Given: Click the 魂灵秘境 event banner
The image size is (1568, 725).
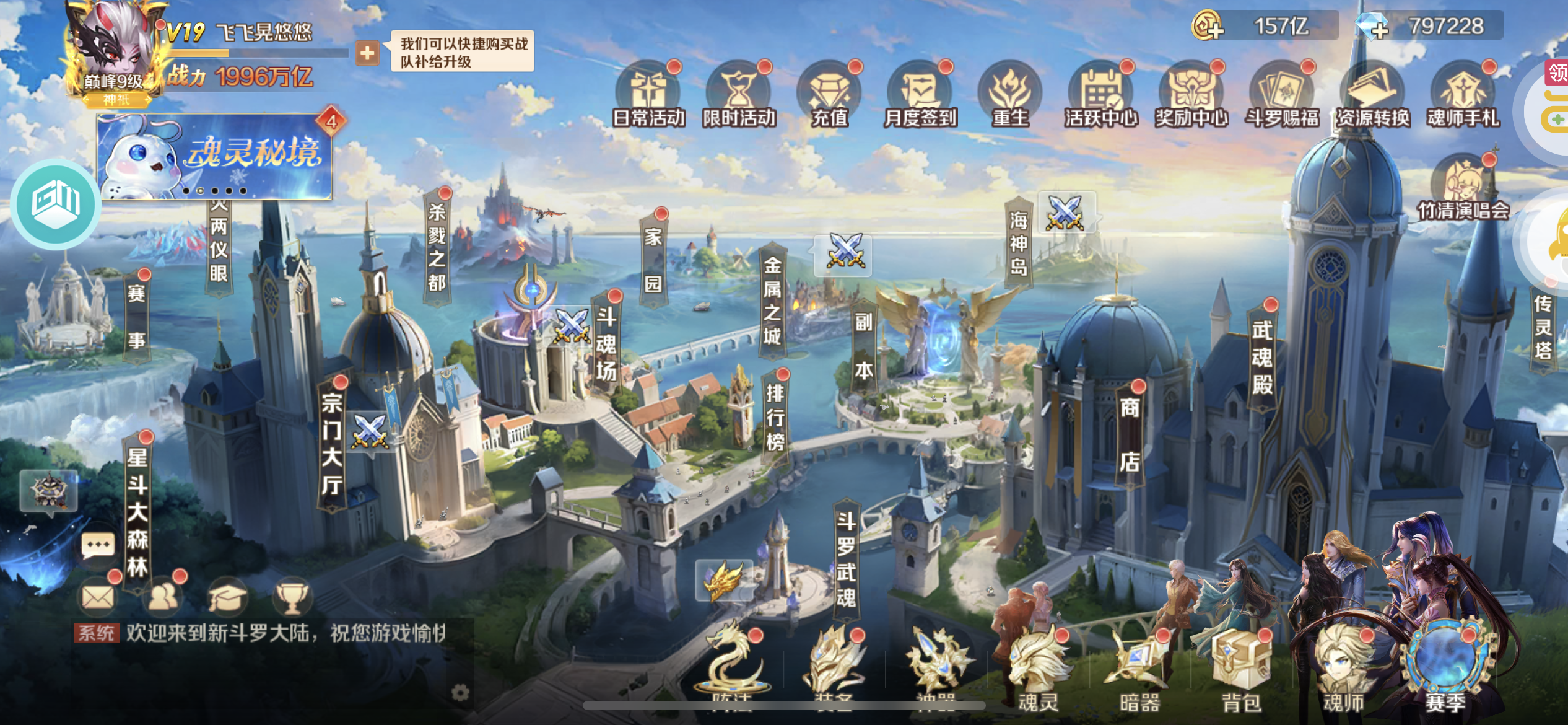Looking at the screenshot, I should coord(214,156).
